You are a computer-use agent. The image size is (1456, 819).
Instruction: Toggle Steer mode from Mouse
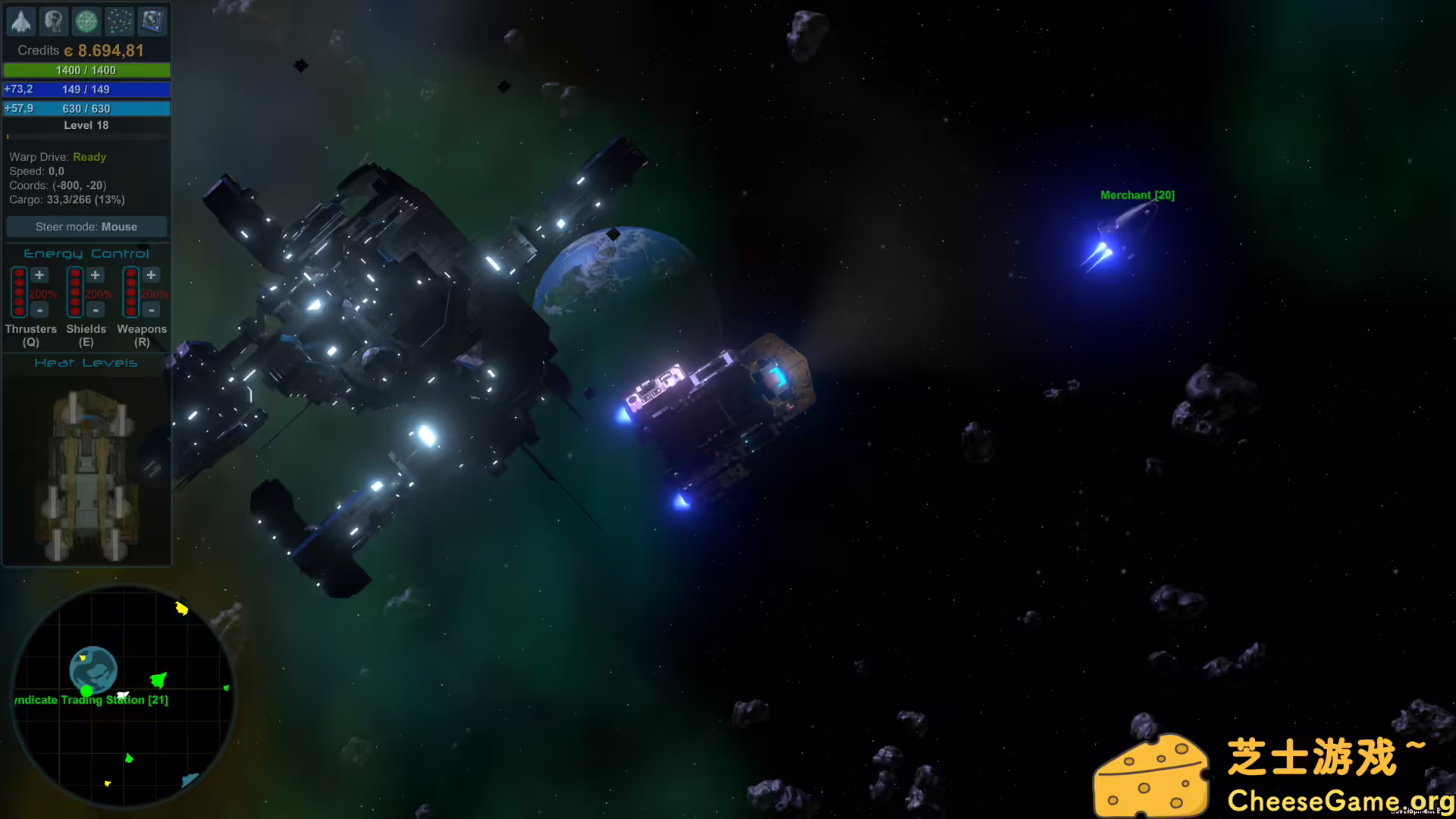(x=86, y=226)
